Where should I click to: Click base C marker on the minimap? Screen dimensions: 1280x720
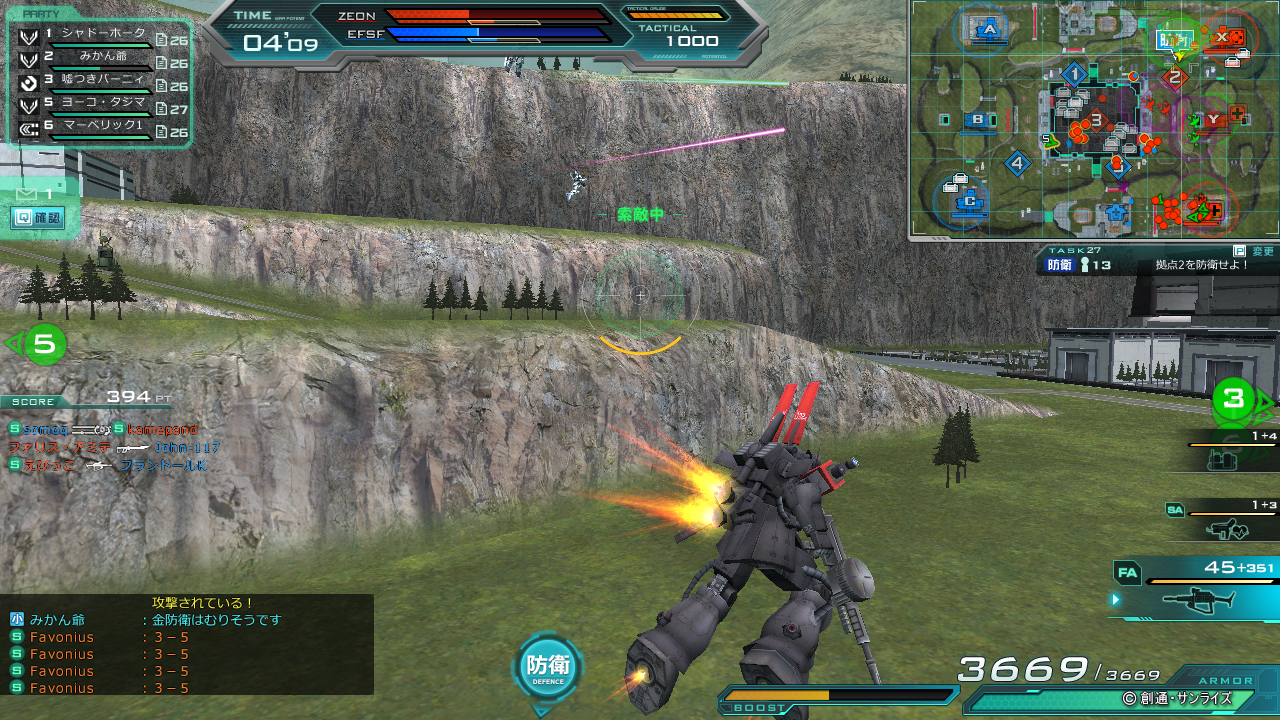(x=969, y=201)
